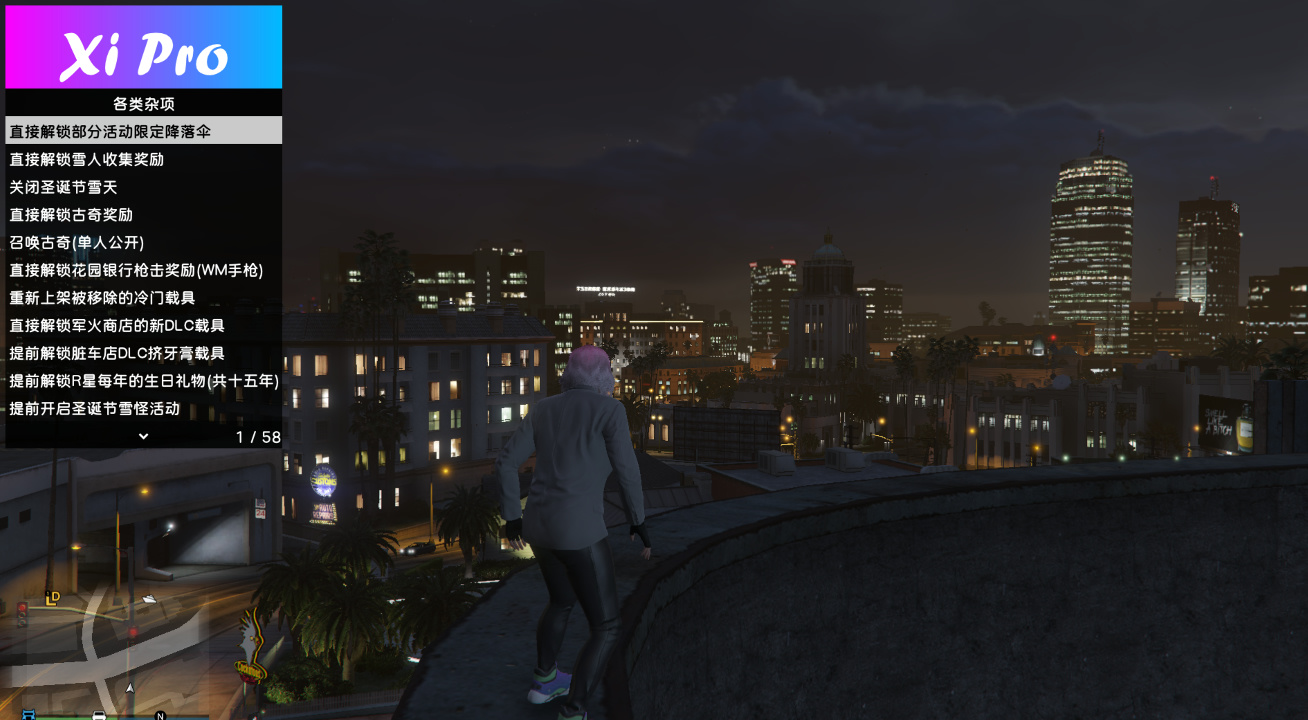This screenshot has height=720, width=1308.
Task: Click the Xi Pro gradient banner
Action: tap(143, 45)
